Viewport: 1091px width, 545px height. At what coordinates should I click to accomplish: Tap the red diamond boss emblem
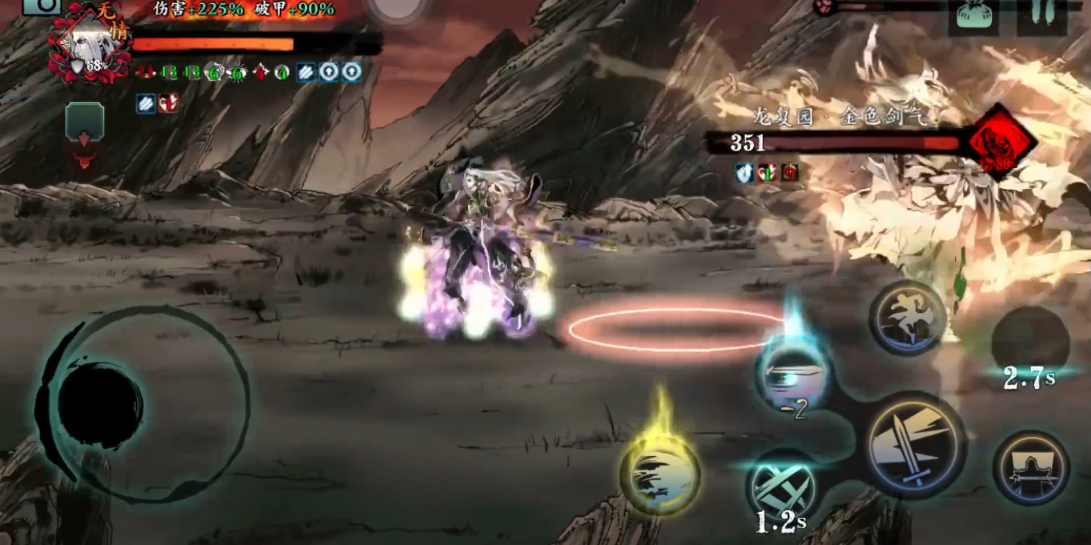coord(1000,141)
